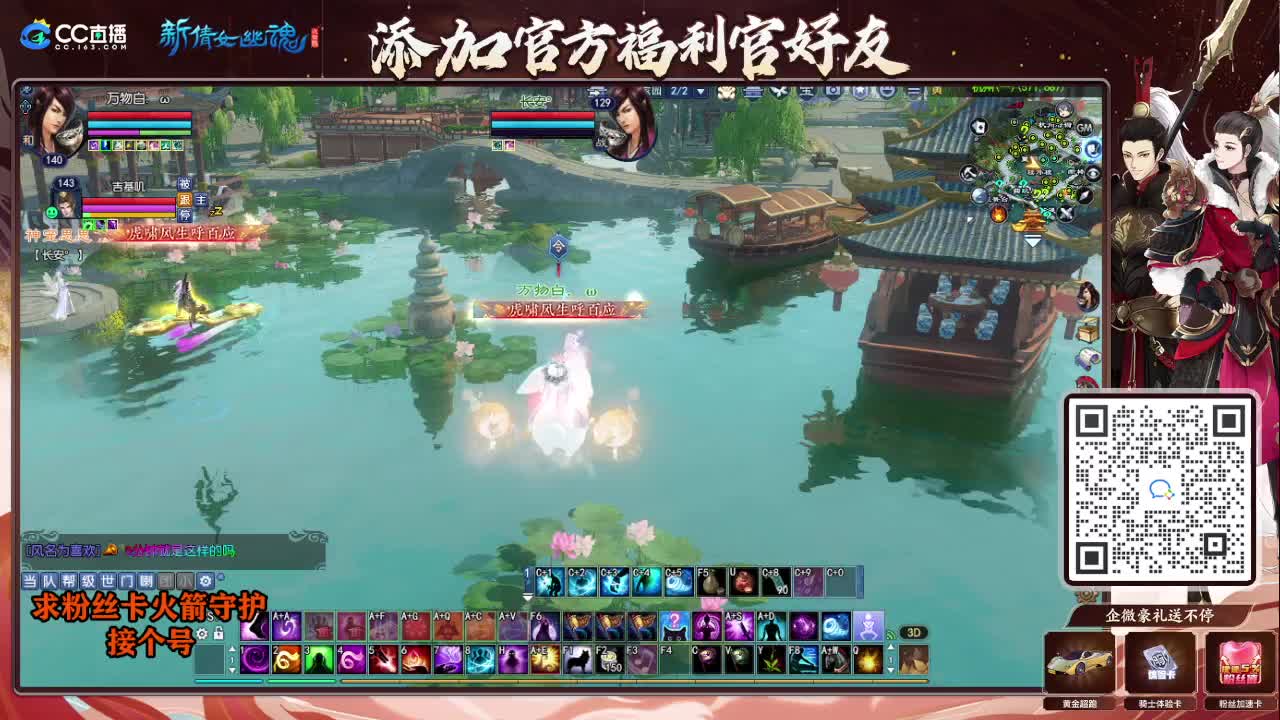Expand the buff bar arrow under C+1

526,597
